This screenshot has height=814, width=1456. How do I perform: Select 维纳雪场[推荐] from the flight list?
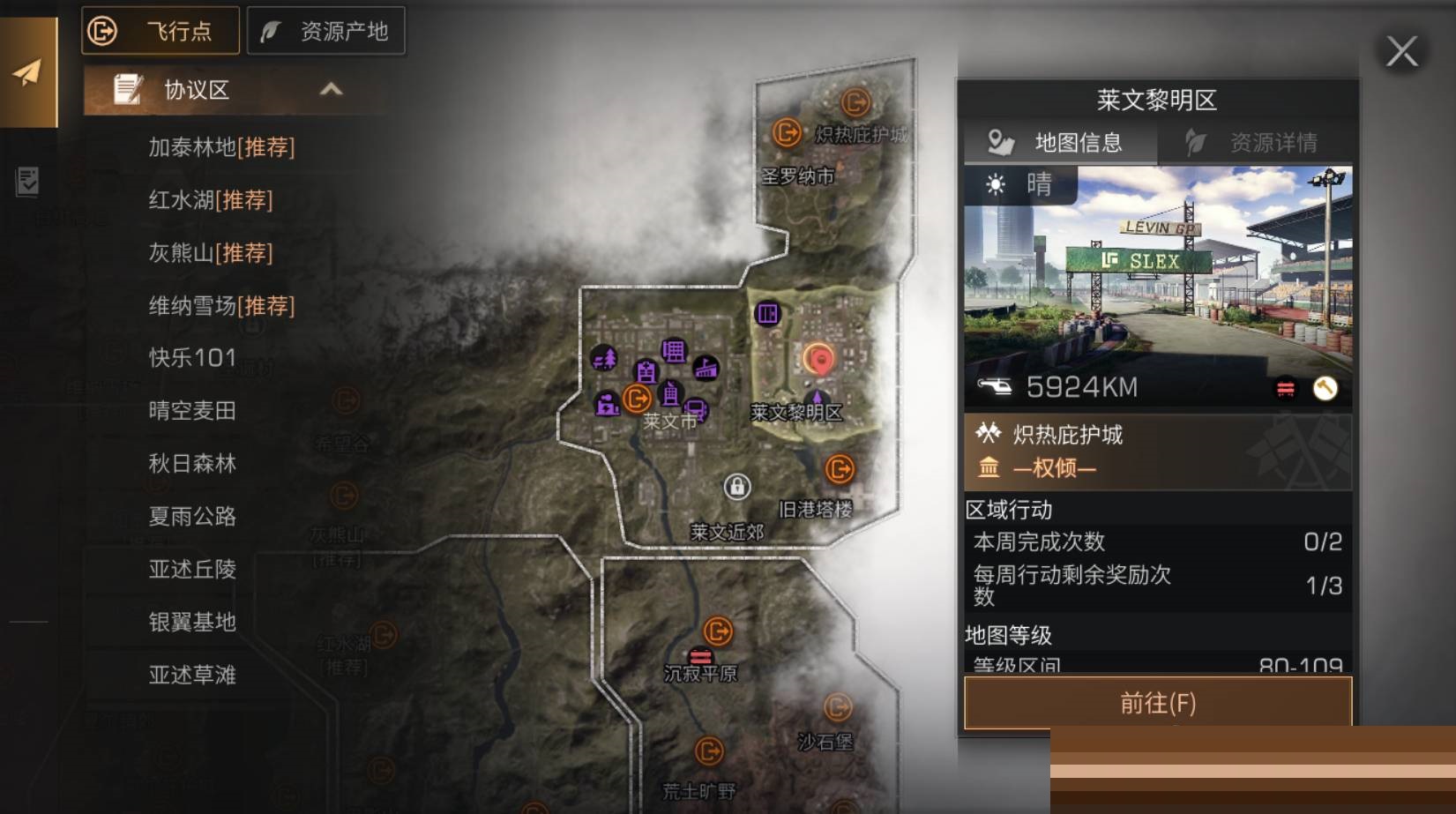pyautogui.click(x=220, y=306)
